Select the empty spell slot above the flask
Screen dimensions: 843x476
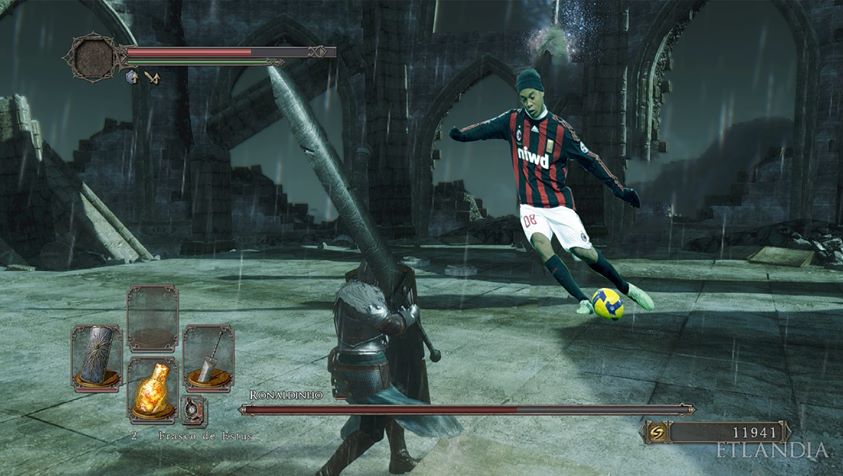point(152,317)
